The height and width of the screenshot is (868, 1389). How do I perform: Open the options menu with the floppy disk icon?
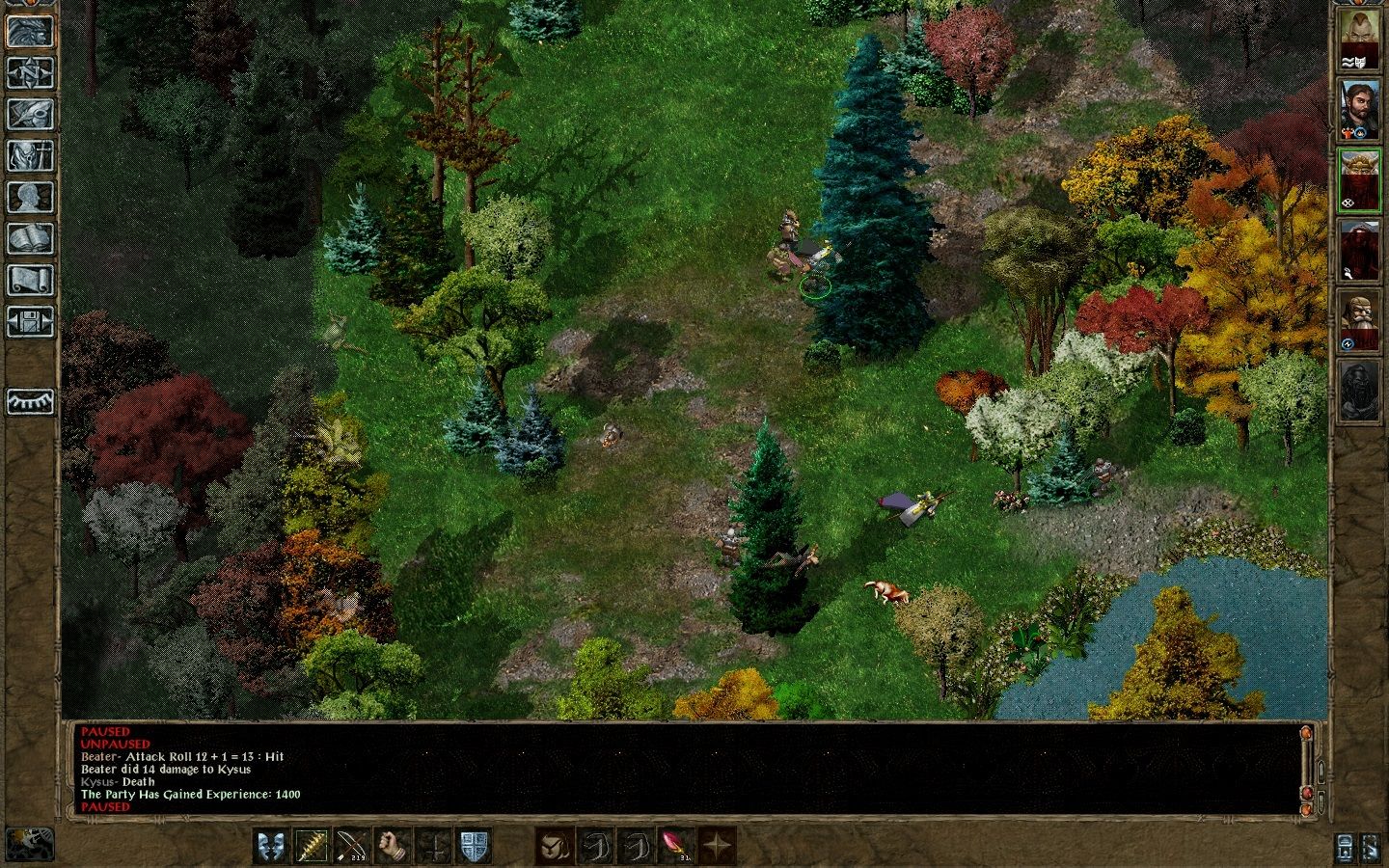click(30, 321)
